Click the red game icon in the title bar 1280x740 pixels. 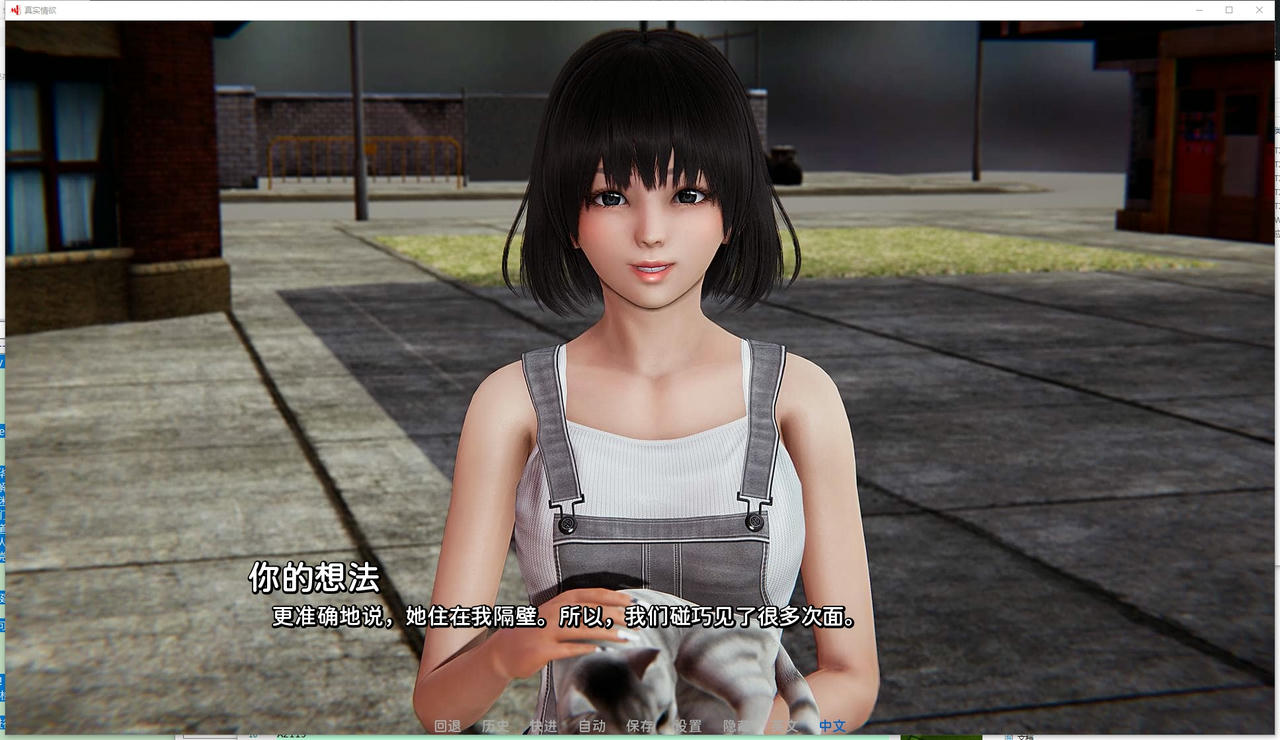pyautogui.click(x=16, y=9)
